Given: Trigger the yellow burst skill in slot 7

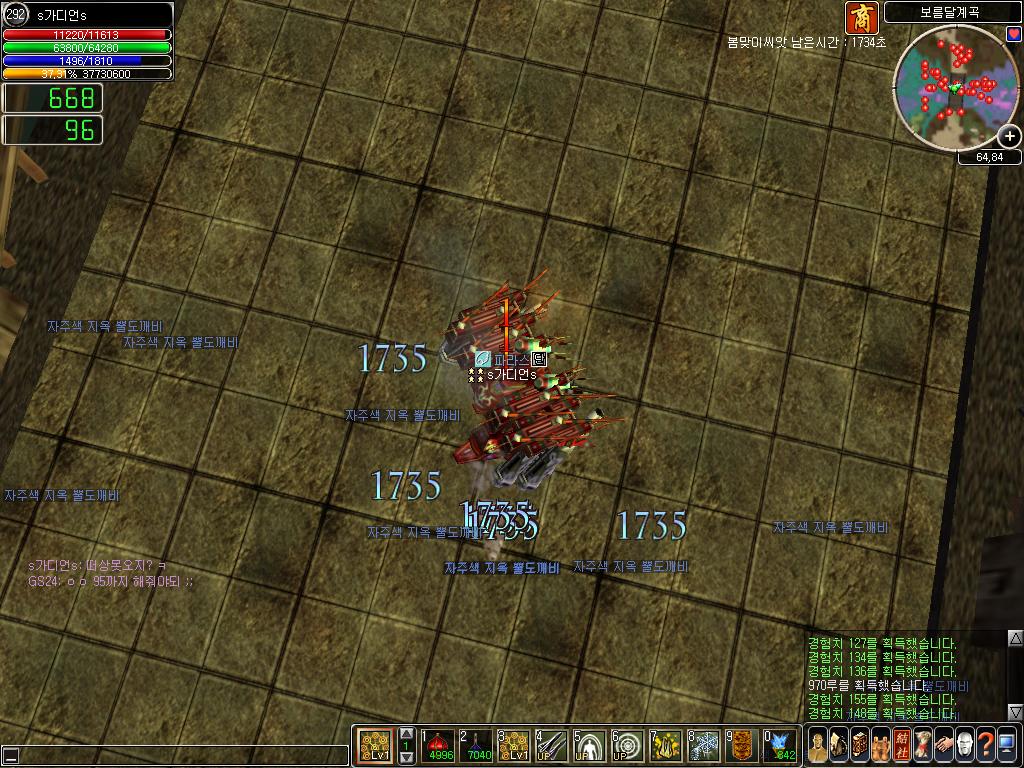Looking at the screenshot, I should coord(666,745).
